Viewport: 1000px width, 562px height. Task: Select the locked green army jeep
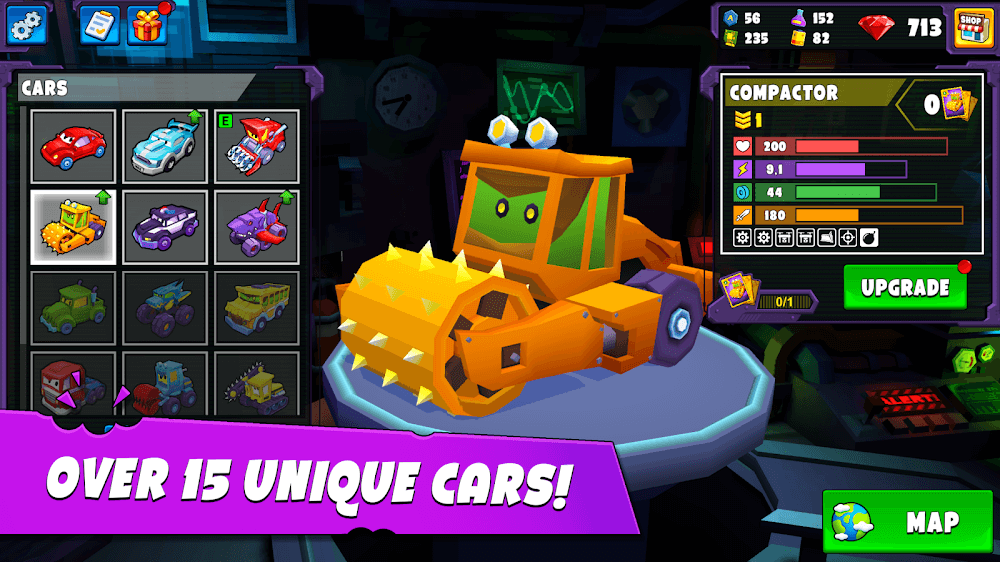[73, 307]
